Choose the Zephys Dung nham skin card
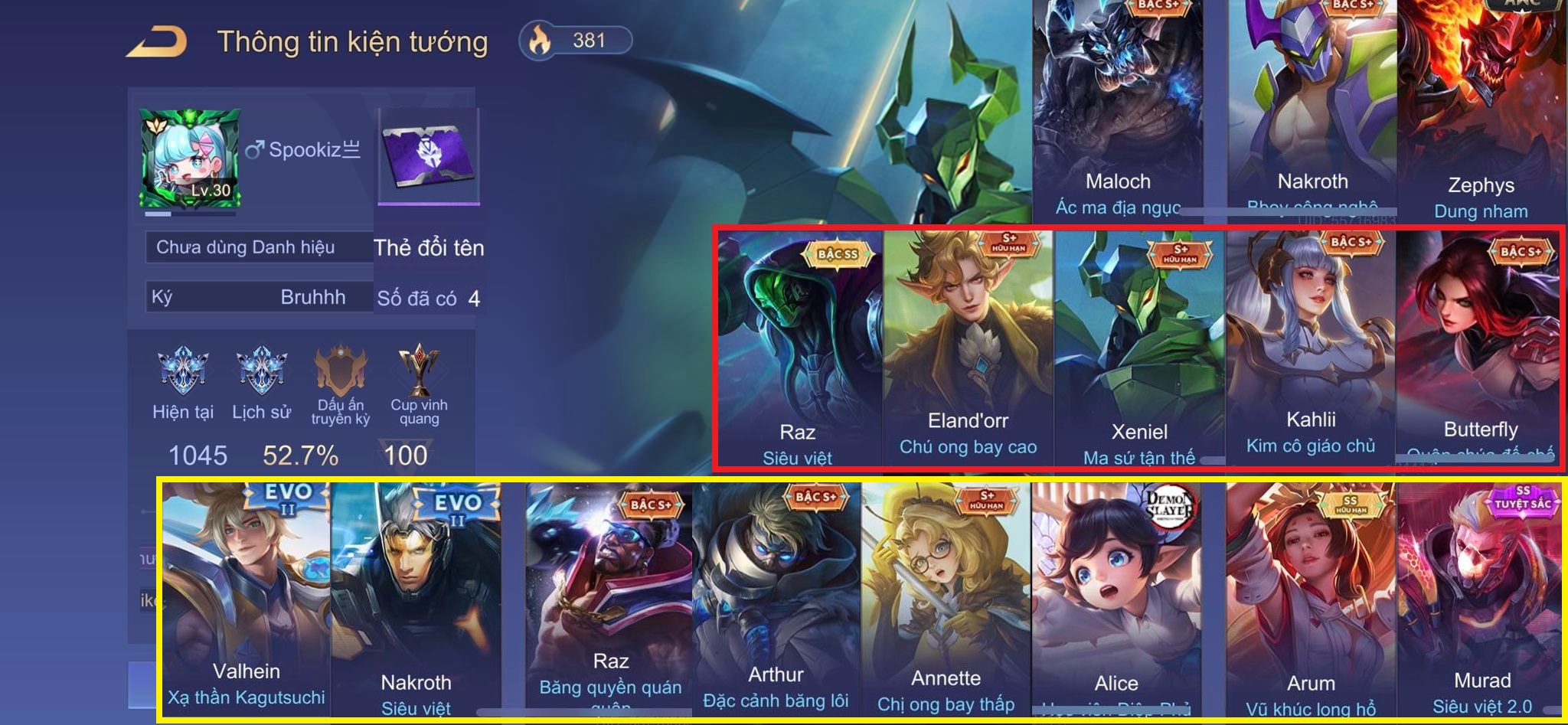This screenshot has width=1568, height=725. (1481, 107)
